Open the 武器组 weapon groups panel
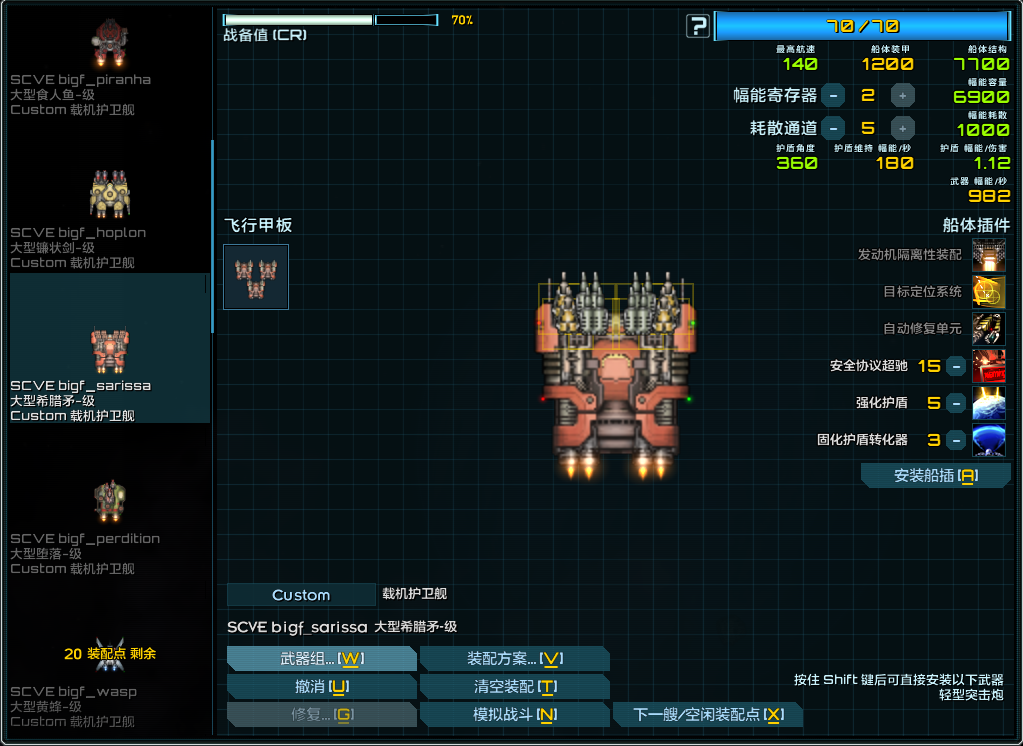Viewport: 1023px width, 746px height. click(x=321, y=658)
